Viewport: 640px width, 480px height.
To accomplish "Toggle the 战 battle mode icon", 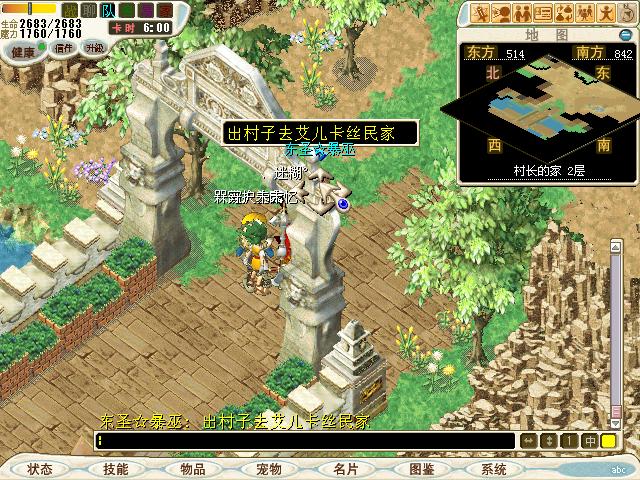I will click(x=70, y=9).
